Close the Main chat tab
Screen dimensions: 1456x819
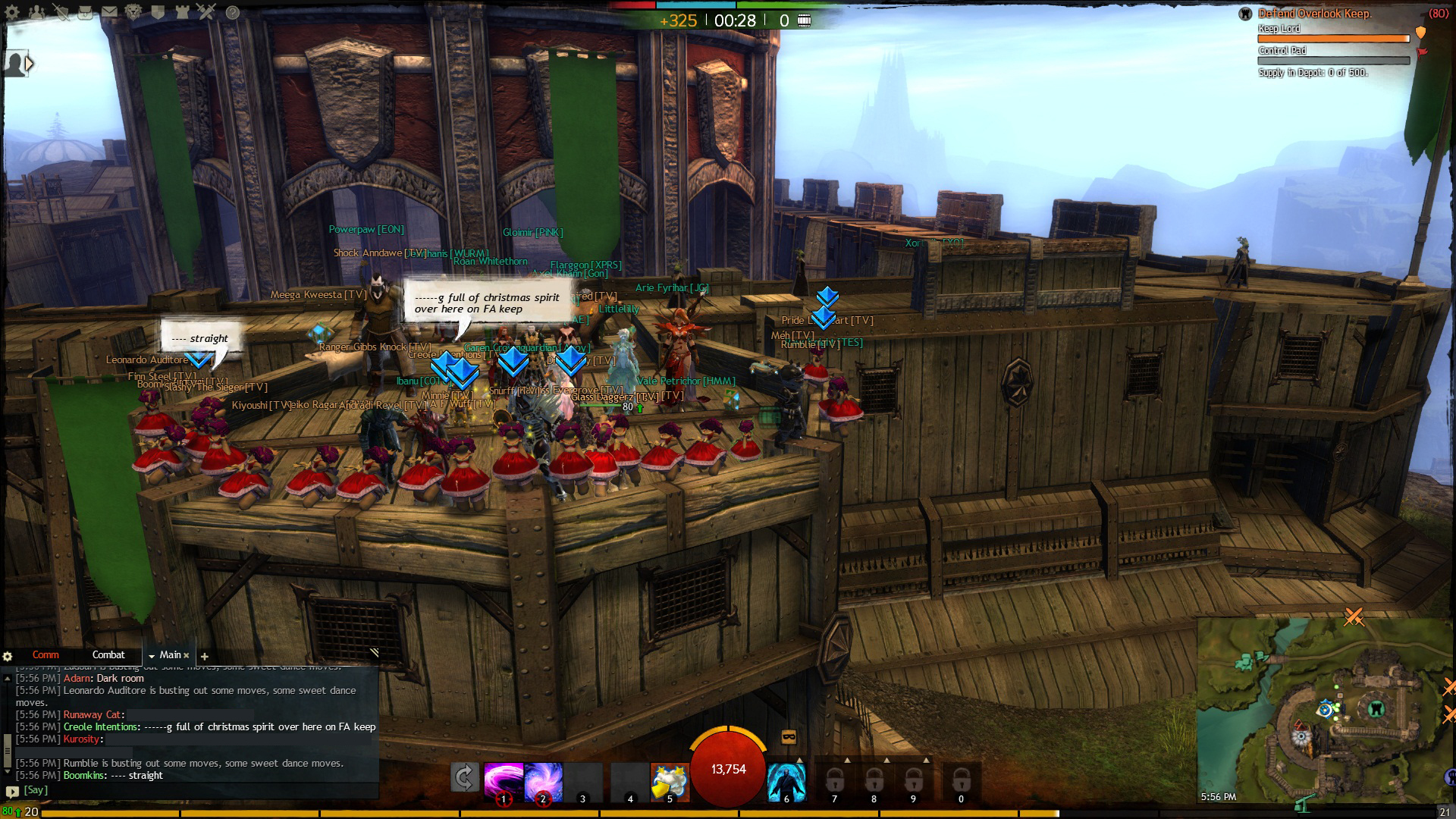pos(187,656)
